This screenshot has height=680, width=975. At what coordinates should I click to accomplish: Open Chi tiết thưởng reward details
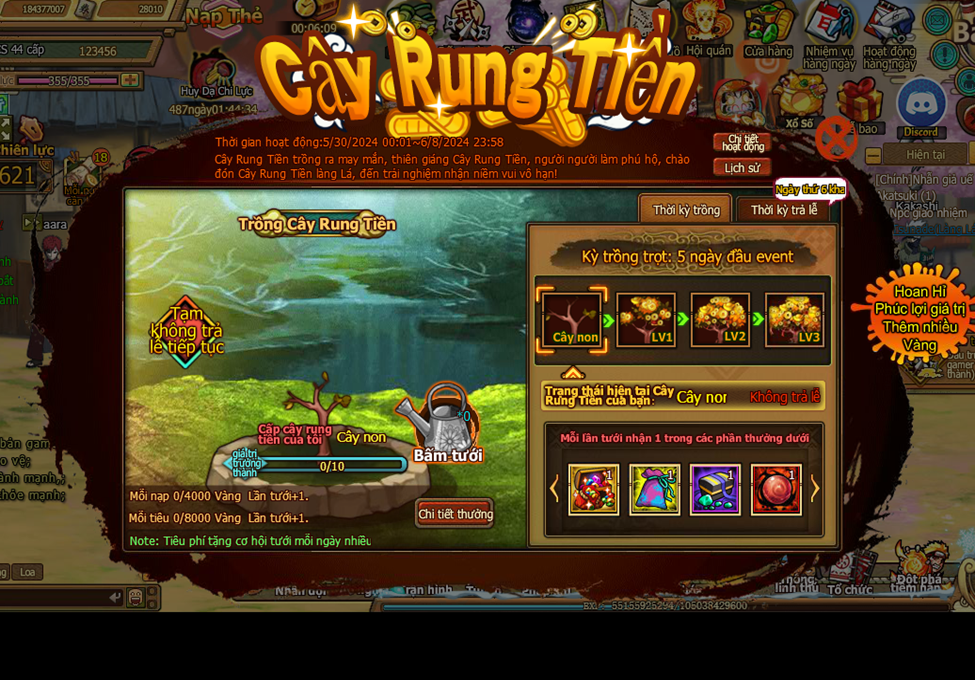point(455,514)
